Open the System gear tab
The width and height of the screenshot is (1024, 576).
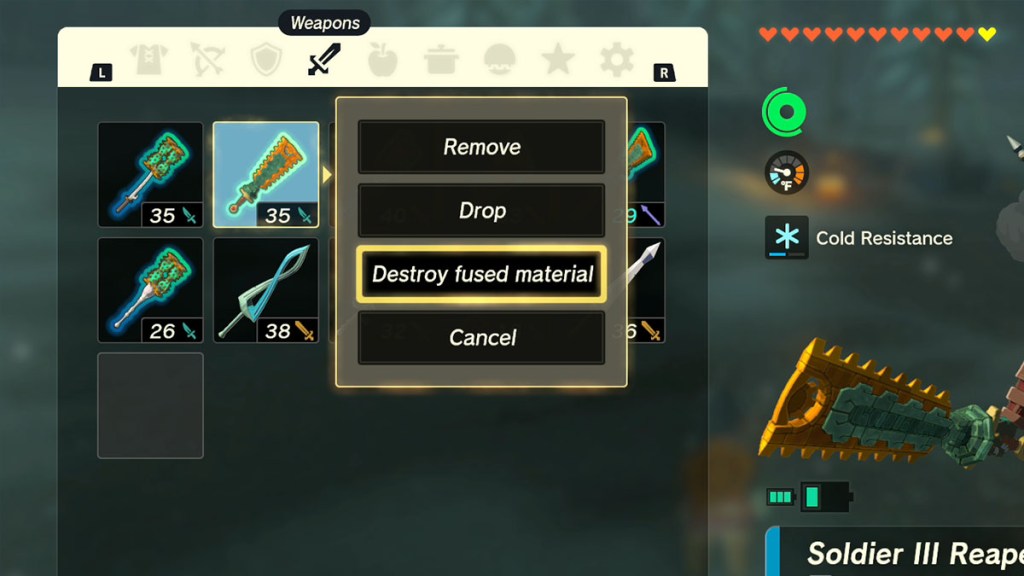(616, 61)
